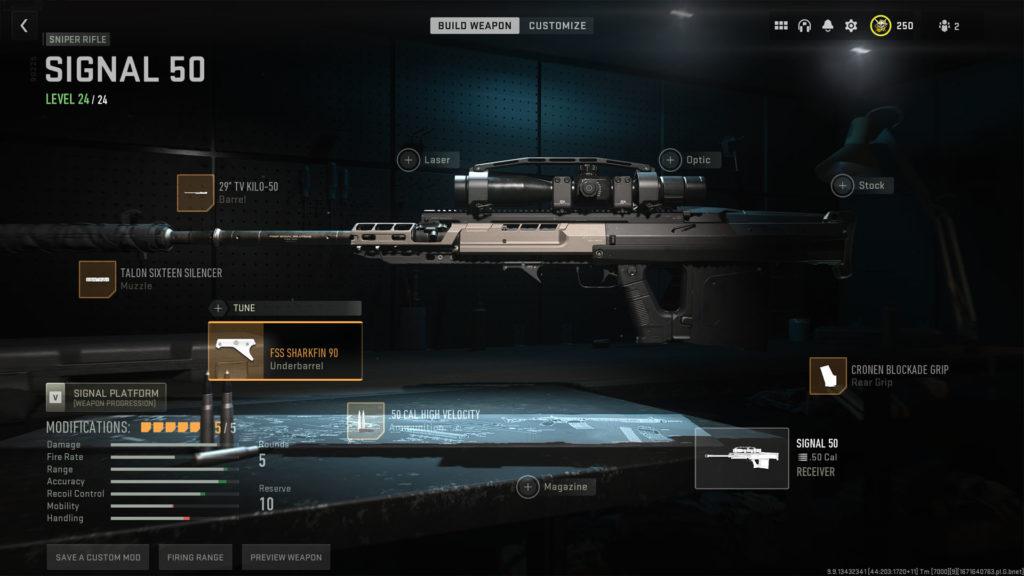1024x576 pixels.
Task: Add a Stock attachment
Action: tap(843, 185)
